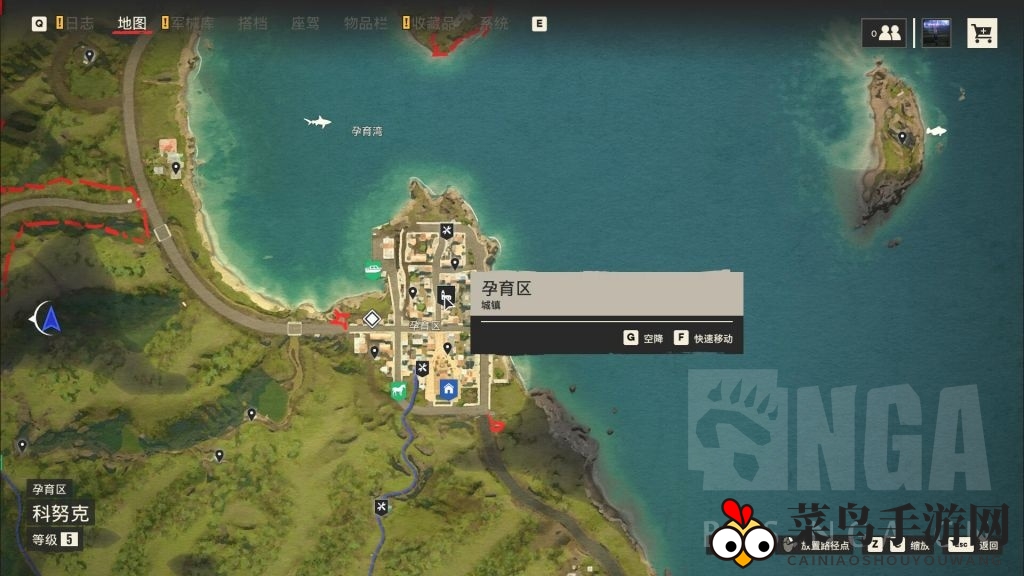The width and height of the screenshot is (1024, 576).
Task: Switch to the 搭档 companions tab
Action: [x=252, y=23]
